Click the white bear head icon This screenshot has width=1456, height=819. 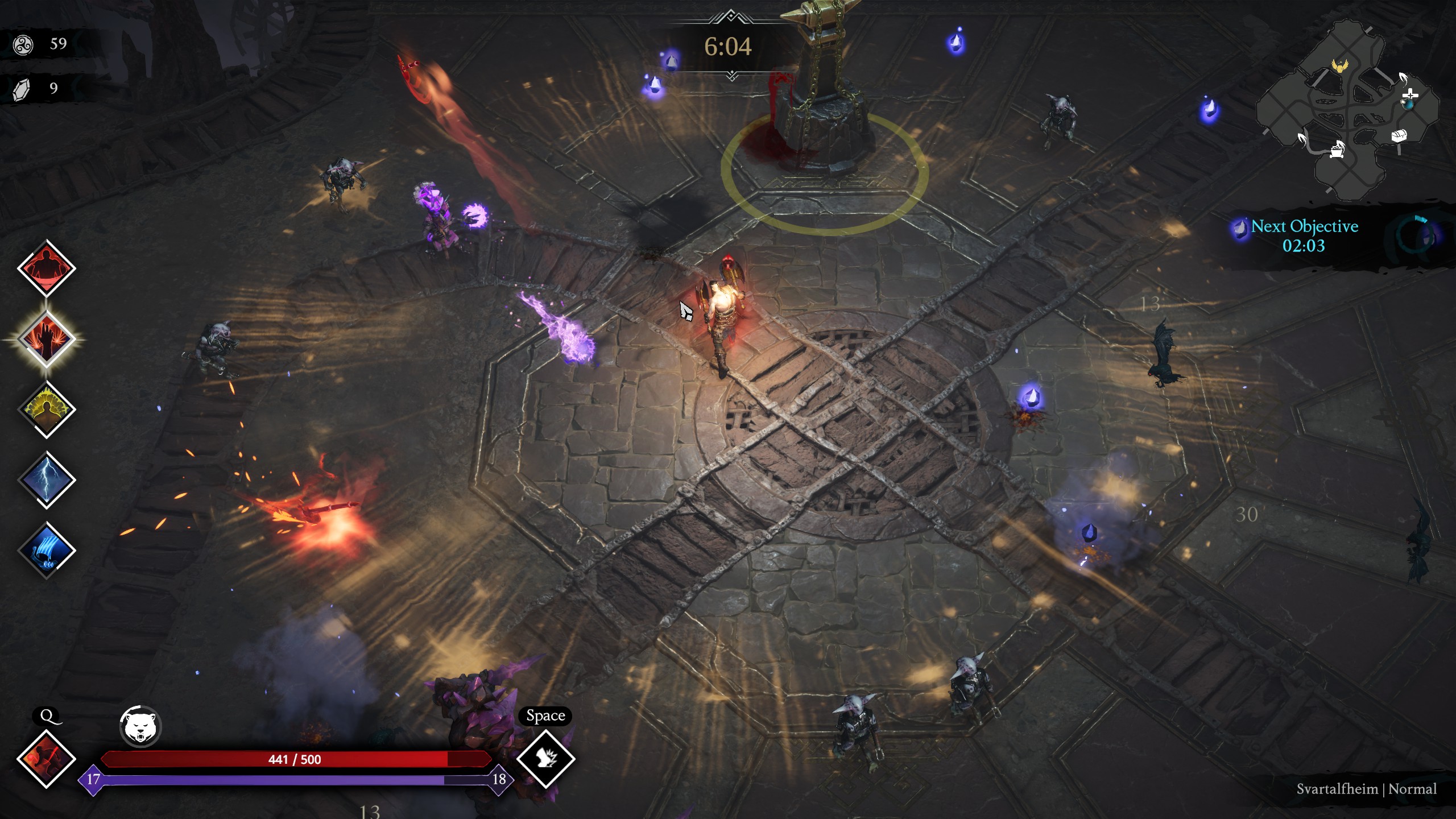[x=140, y=726]
